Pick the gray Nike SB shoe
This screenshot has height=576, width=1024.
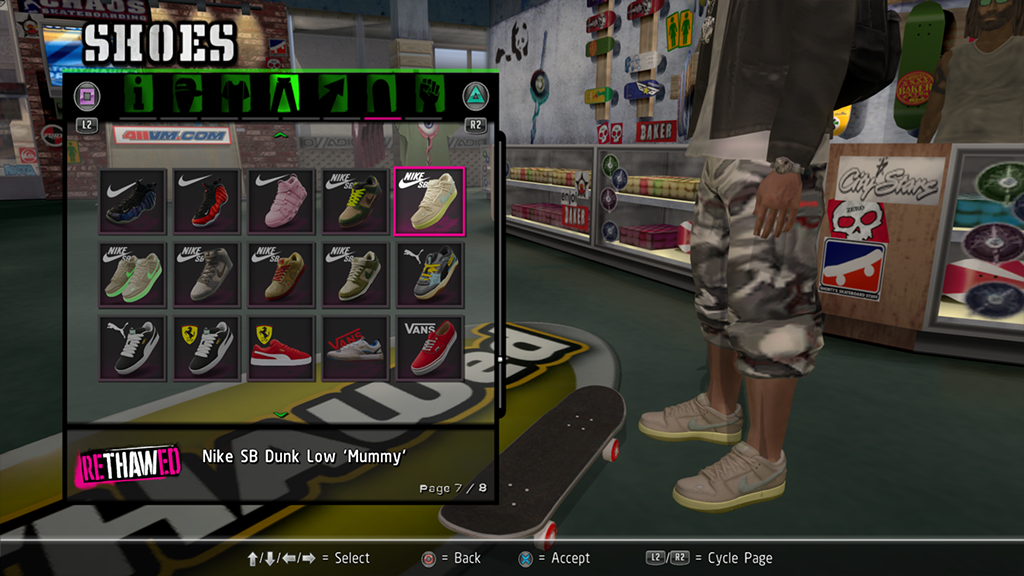click(x=208, y=274)
